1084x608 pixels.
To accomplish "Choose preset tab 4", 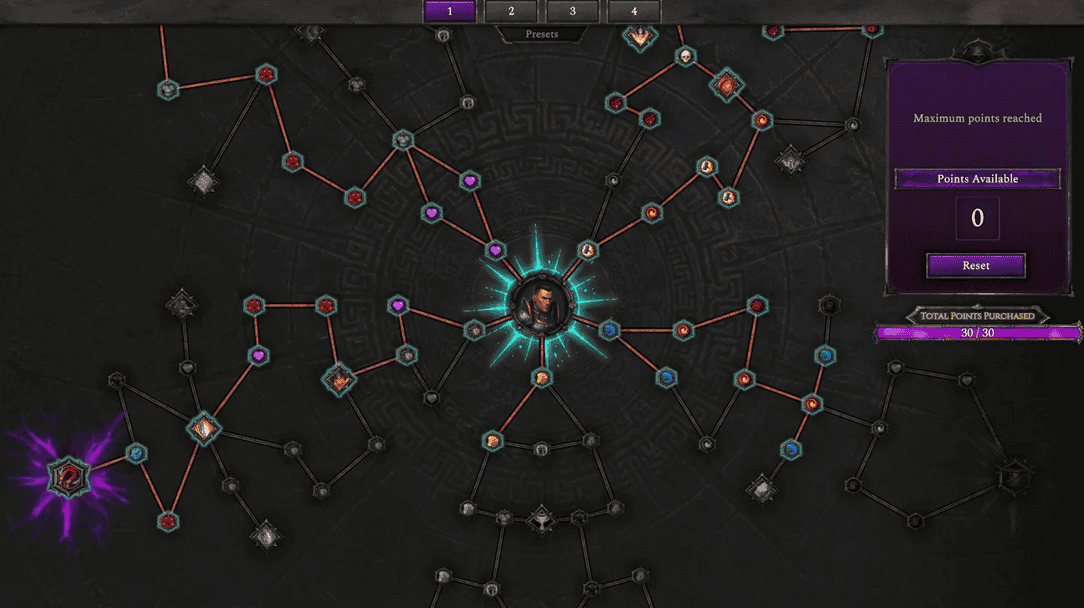I will click(x=634, y=11).
